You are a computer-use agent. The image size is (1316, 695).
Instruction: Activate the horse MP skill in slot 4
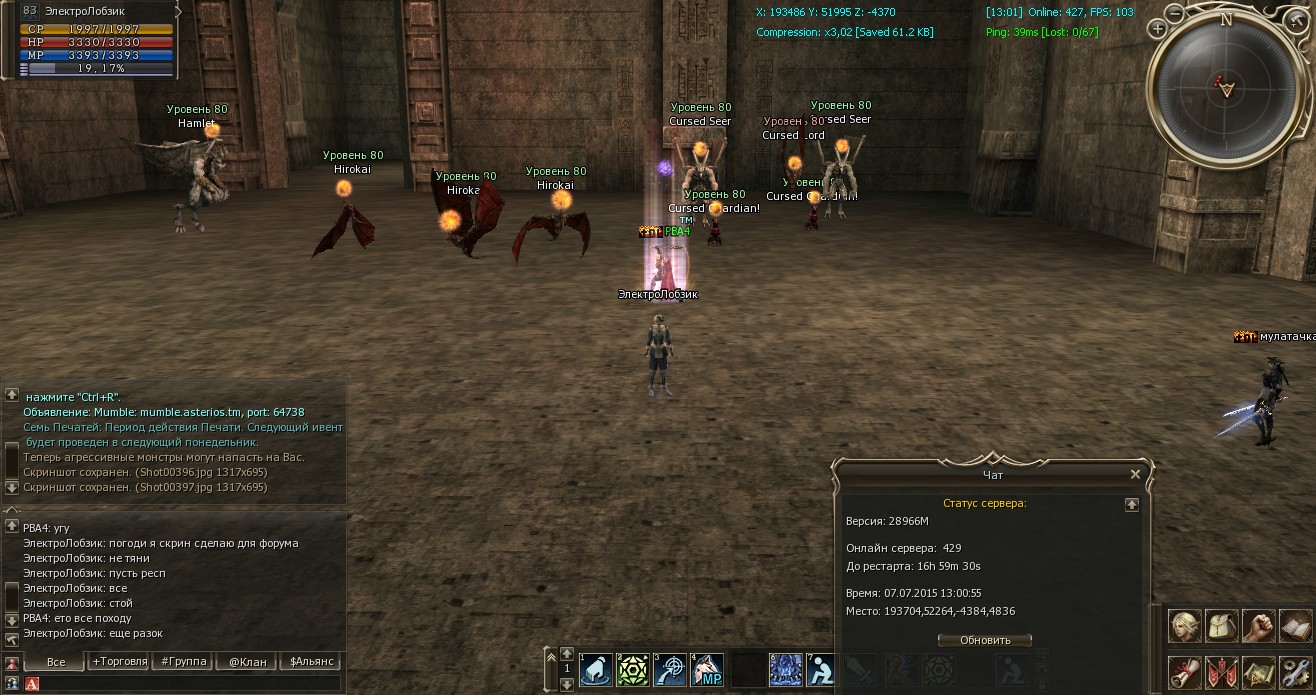pos(707,670)
